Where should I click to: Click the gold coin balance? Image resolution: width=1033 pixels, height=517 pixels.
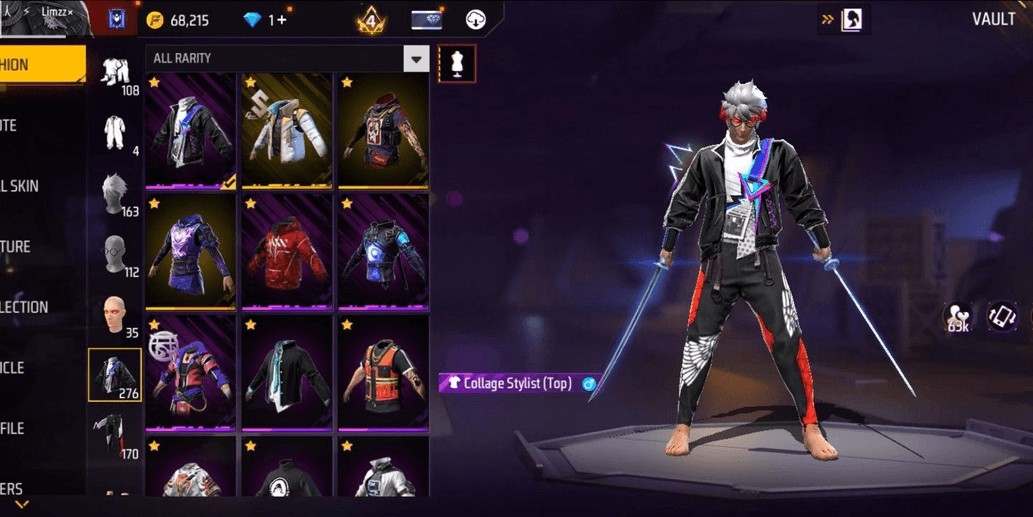tap(178, 20)
